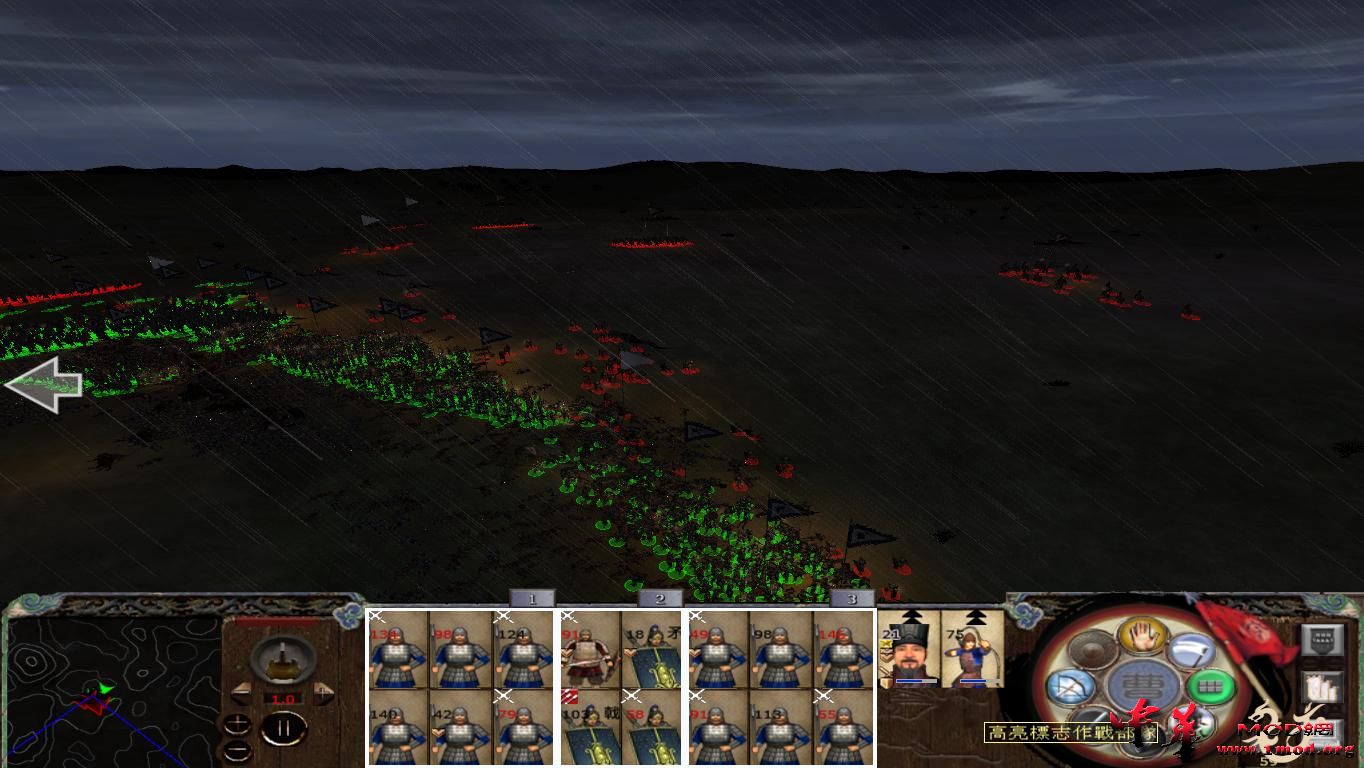1364x768 pixels.
Task: Toggle the camera tracking dial control
Action: tap(282, 661)
